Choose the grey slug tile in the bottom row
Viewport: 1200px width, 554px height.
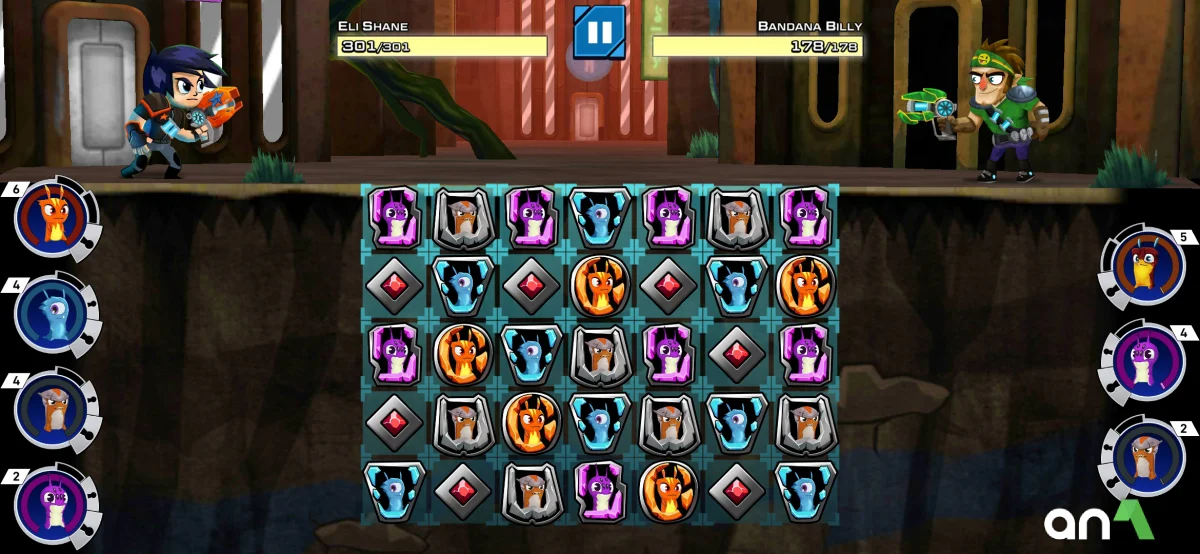531,491
